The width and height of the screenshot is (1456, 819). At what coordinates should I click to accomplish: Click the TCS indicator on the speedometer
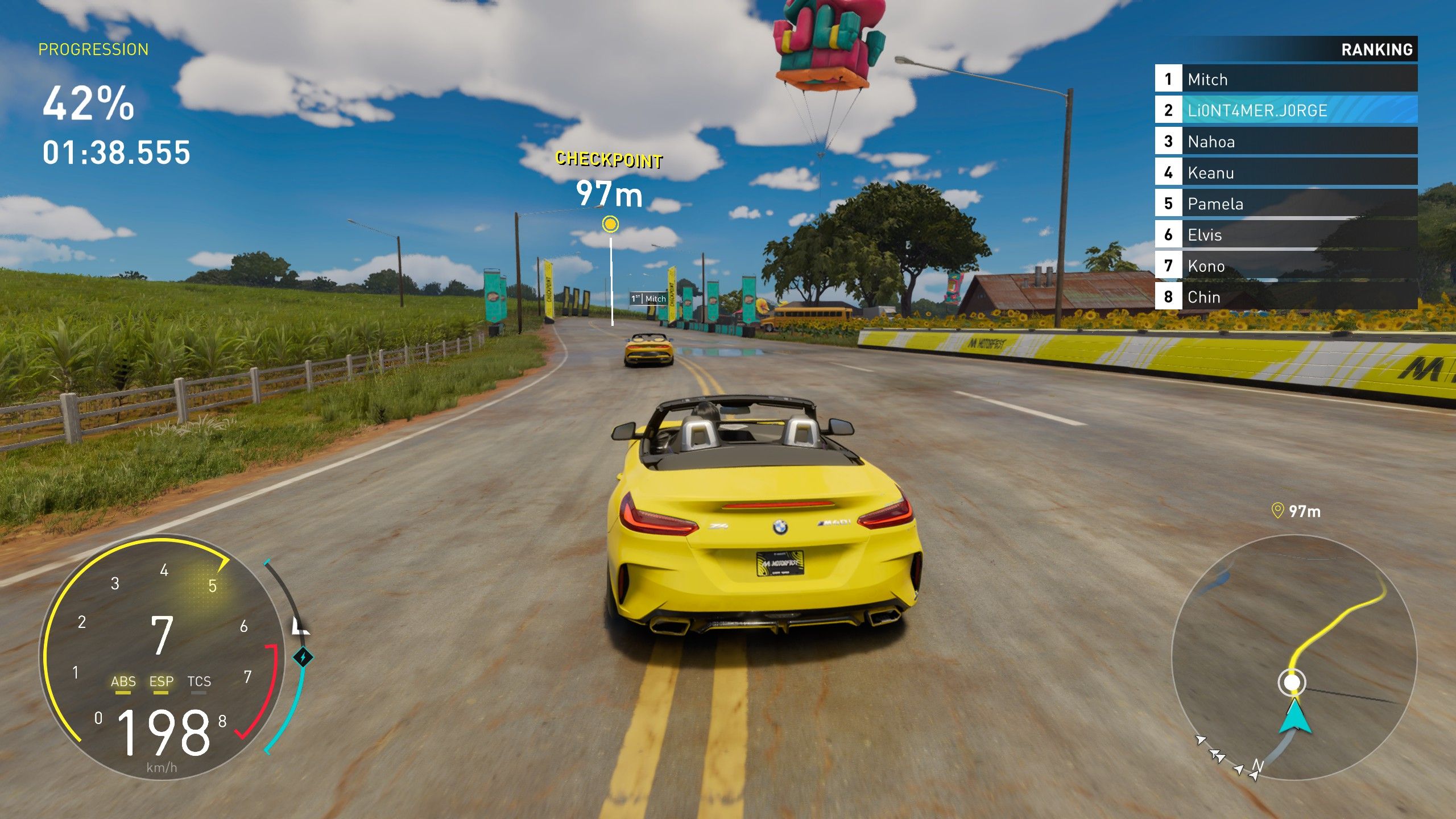click(x=199, y=682)
